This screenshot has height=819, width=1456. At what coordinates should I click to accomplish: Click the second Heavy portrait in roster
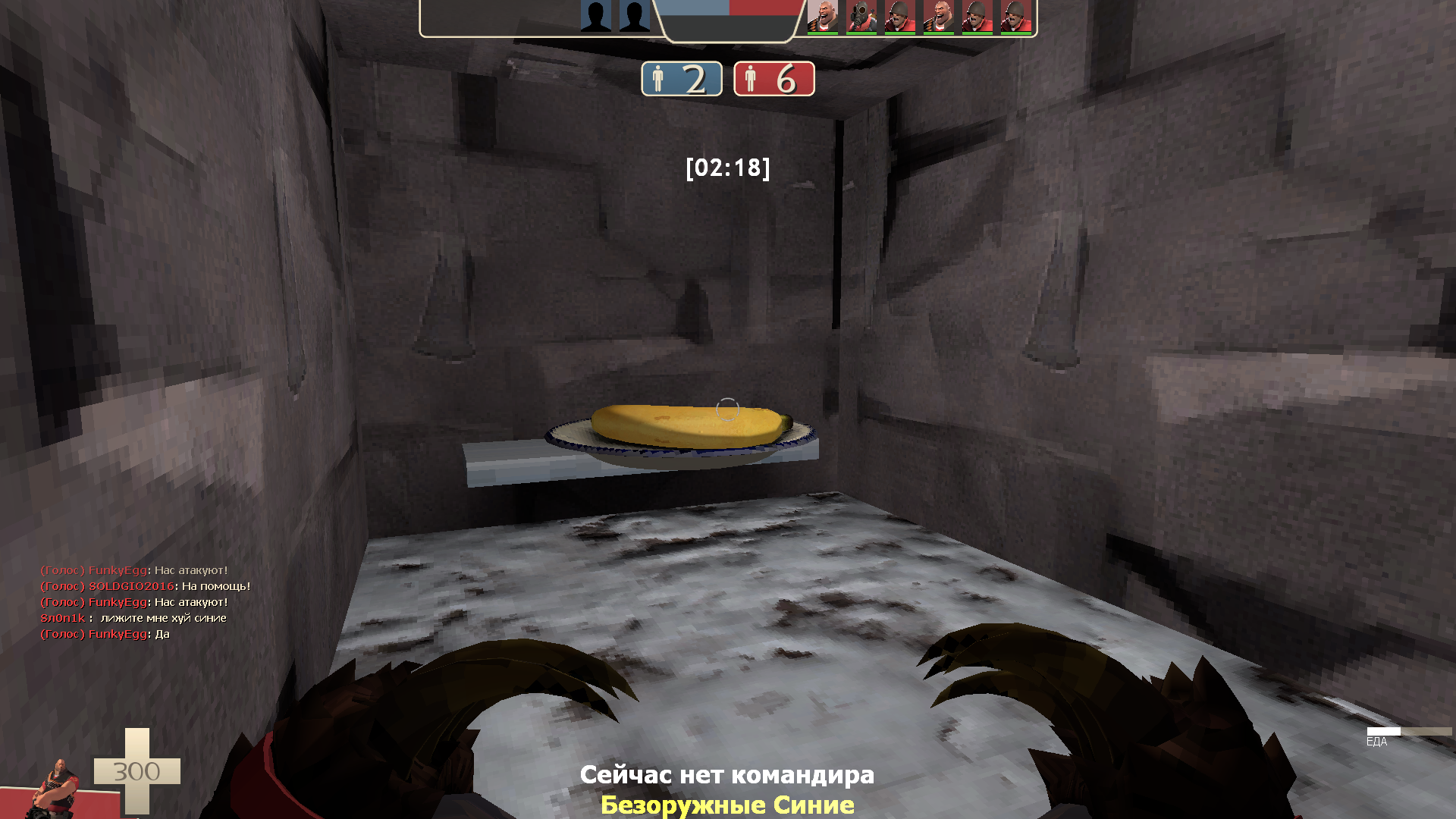pyautogui.click(x=940, y=17)
